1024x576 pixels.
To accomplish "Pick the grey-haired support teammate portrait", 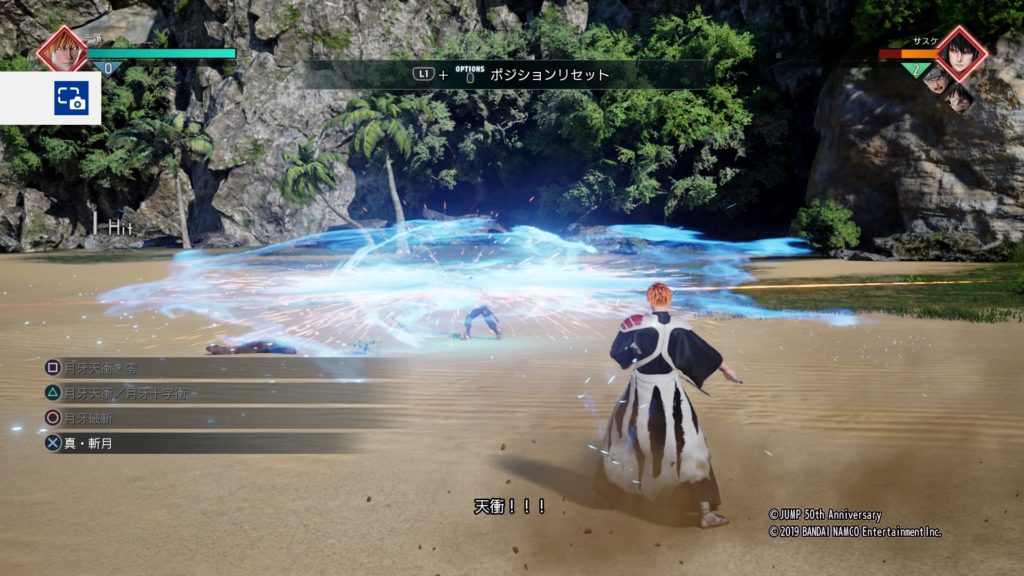I will [x=936, y=80].
